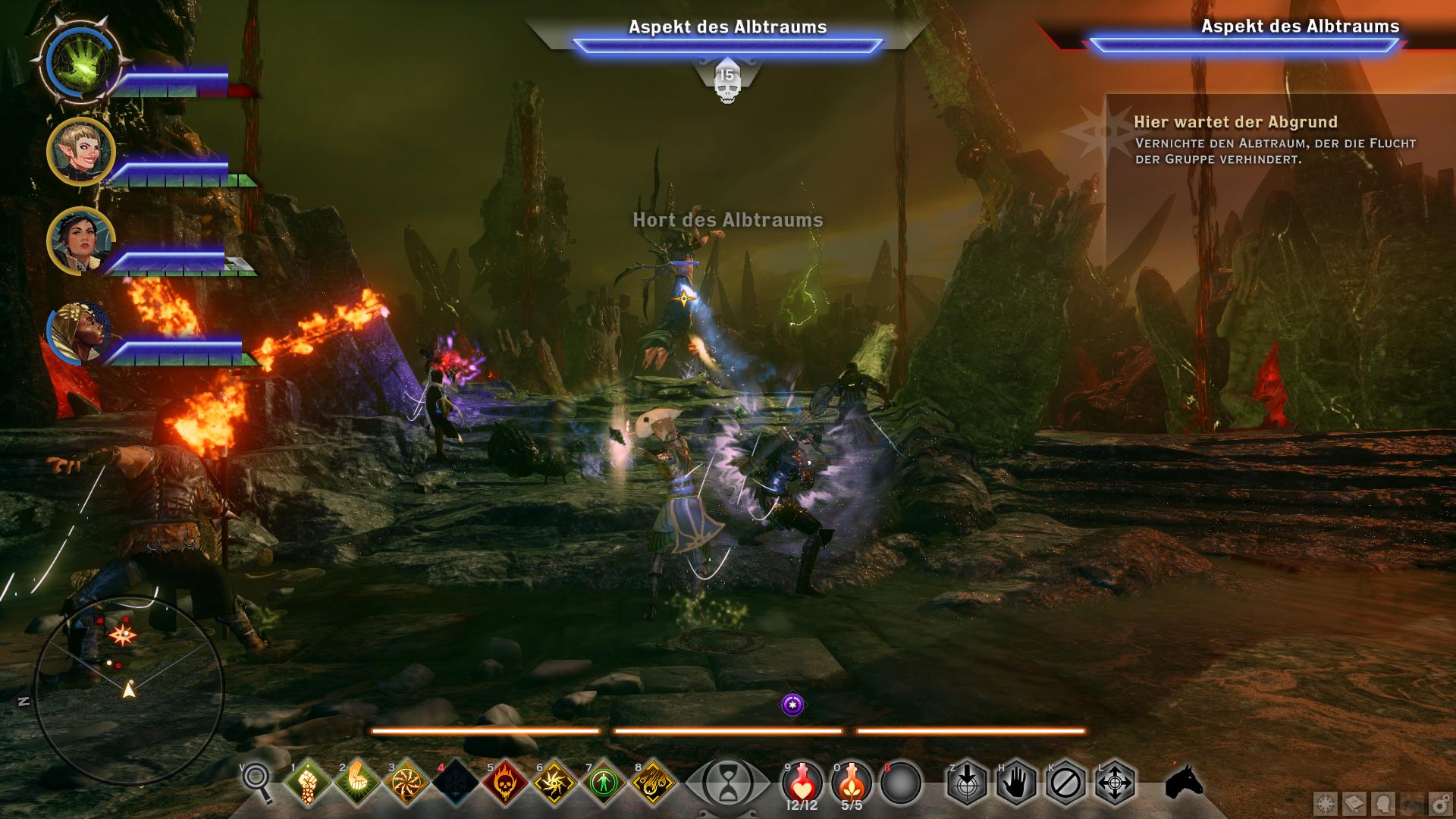The image size is (1456, 819).
Task: Switch to the dark-haired companion portrait
Action: tap(80, 241)
